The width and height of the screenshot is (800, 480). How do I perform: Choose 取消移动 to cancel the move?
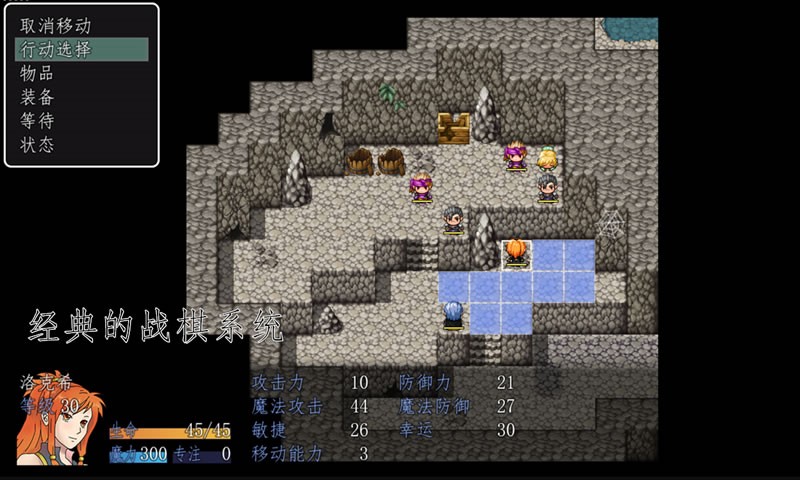pos(56,26)
